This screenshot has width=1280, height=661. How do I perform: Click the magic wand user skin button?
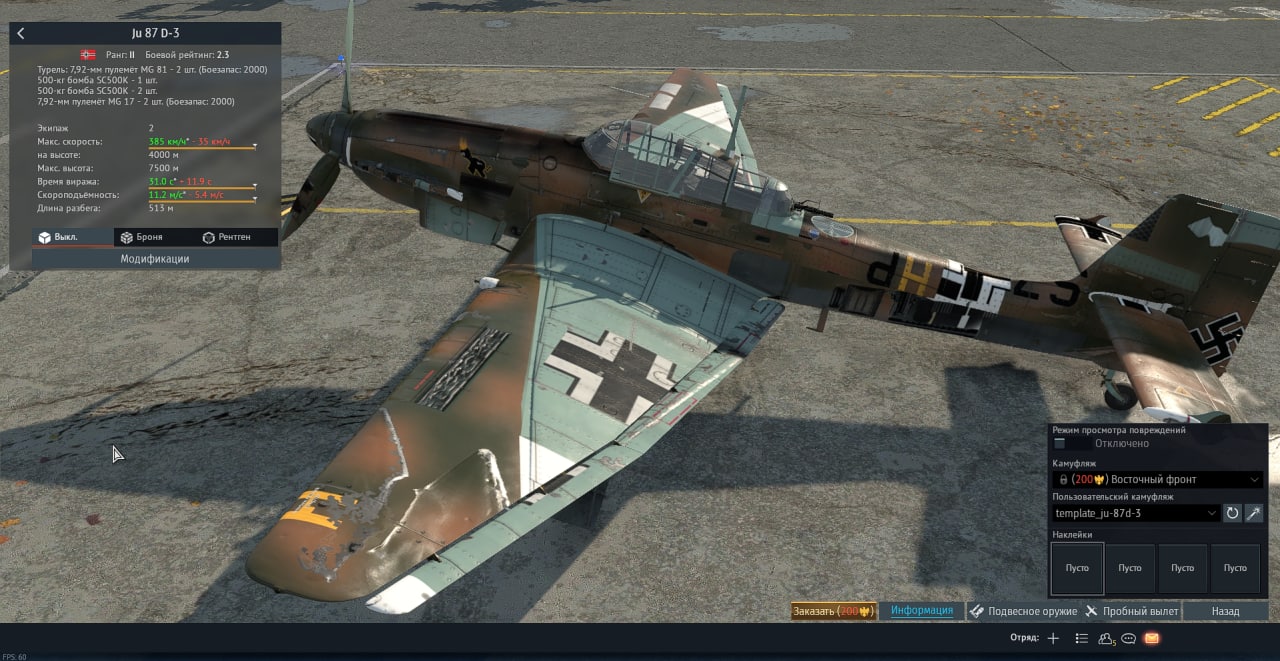click(x=1254, y=513)
